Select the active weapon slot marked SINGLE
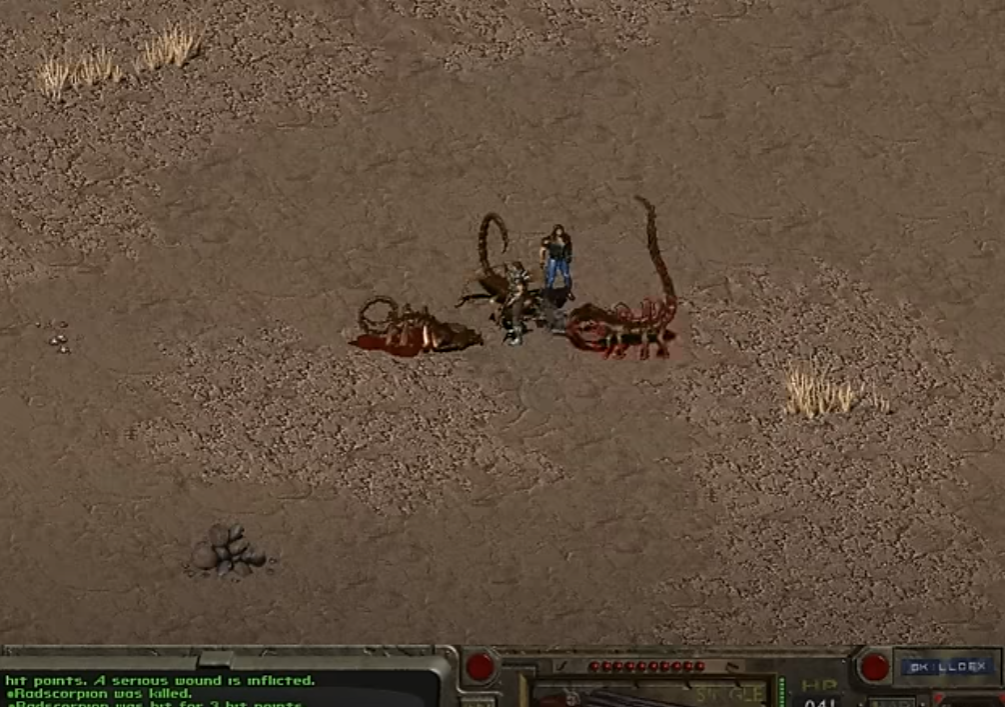The width and height of the screenshot is (1005, 707). 650,693
